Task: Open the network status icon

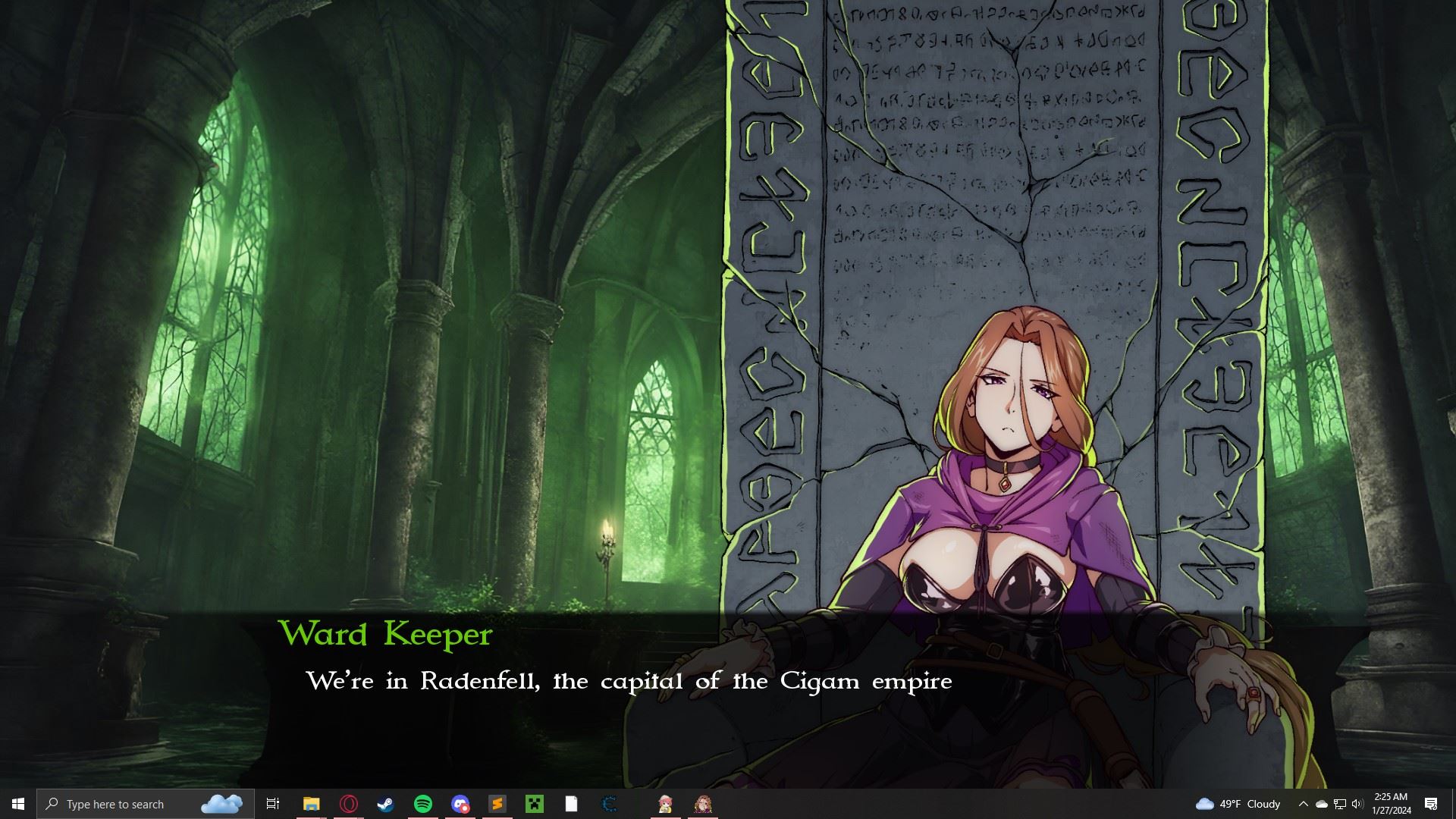Action: point(1338,804)
